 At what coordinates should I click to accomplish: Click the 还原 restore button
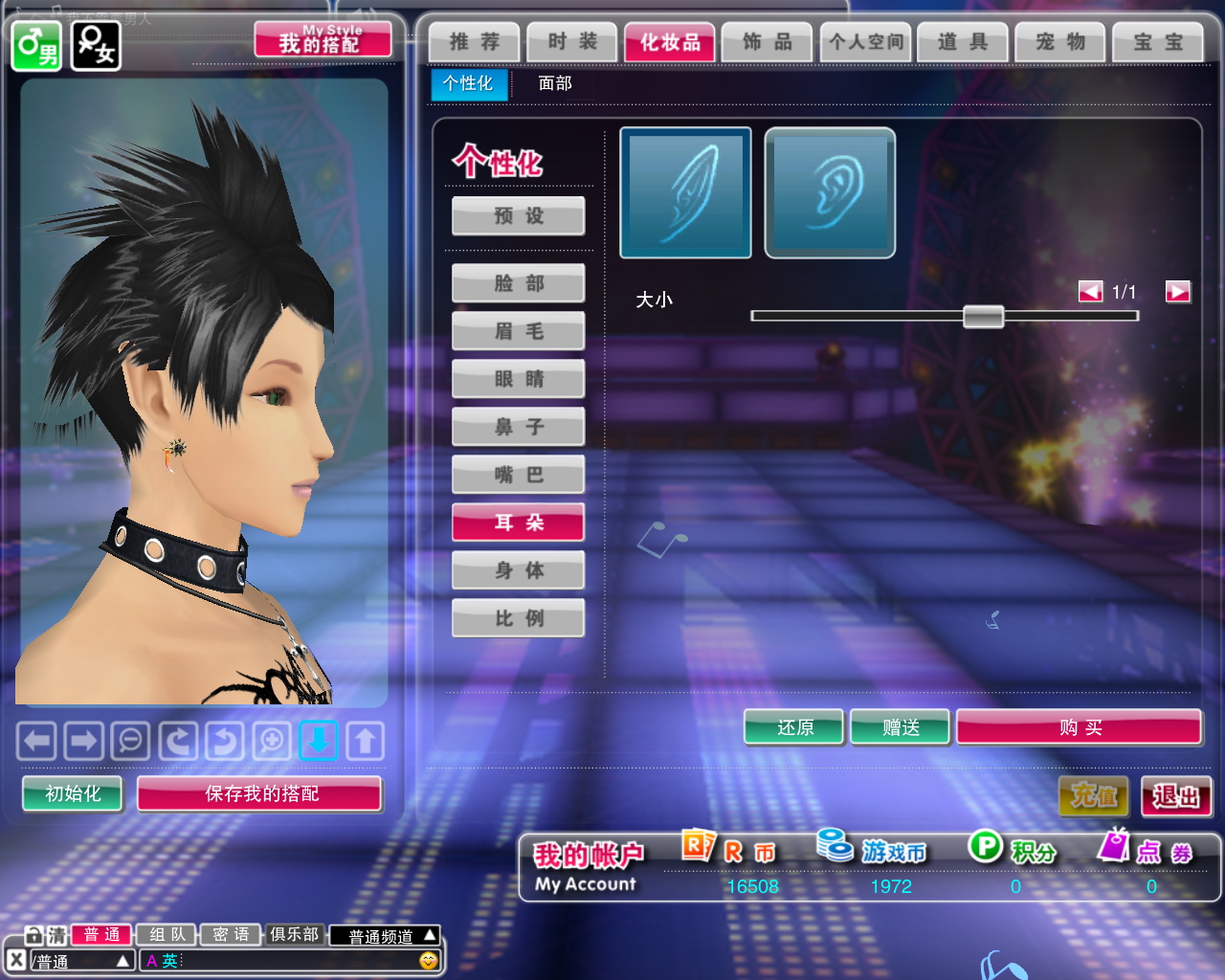794,727
